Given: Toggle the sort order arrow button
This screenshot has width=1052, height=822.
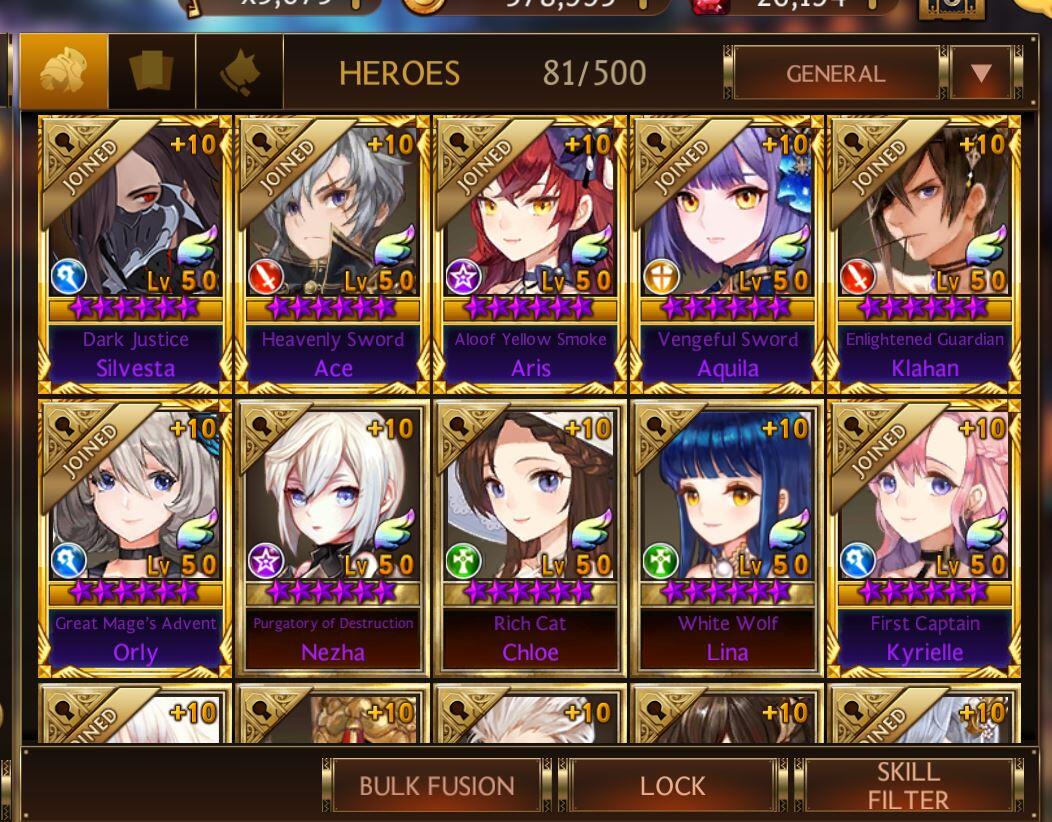Looking at the screenshot, I should click(x=980, y=73).
